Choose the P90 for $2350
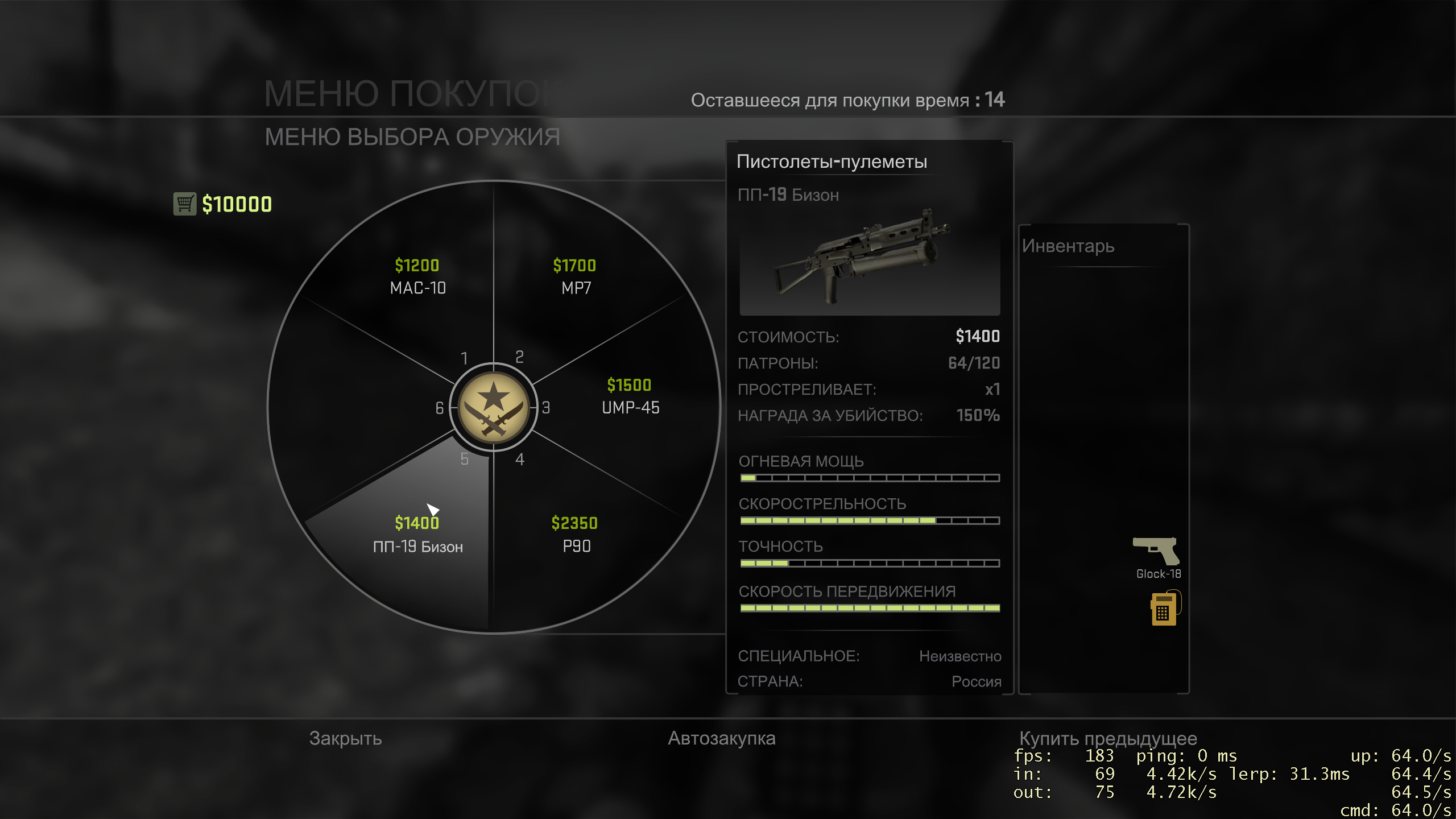The height and width of the screenshot is (819, 1456). pyautogui.click(x=575, y=535)
